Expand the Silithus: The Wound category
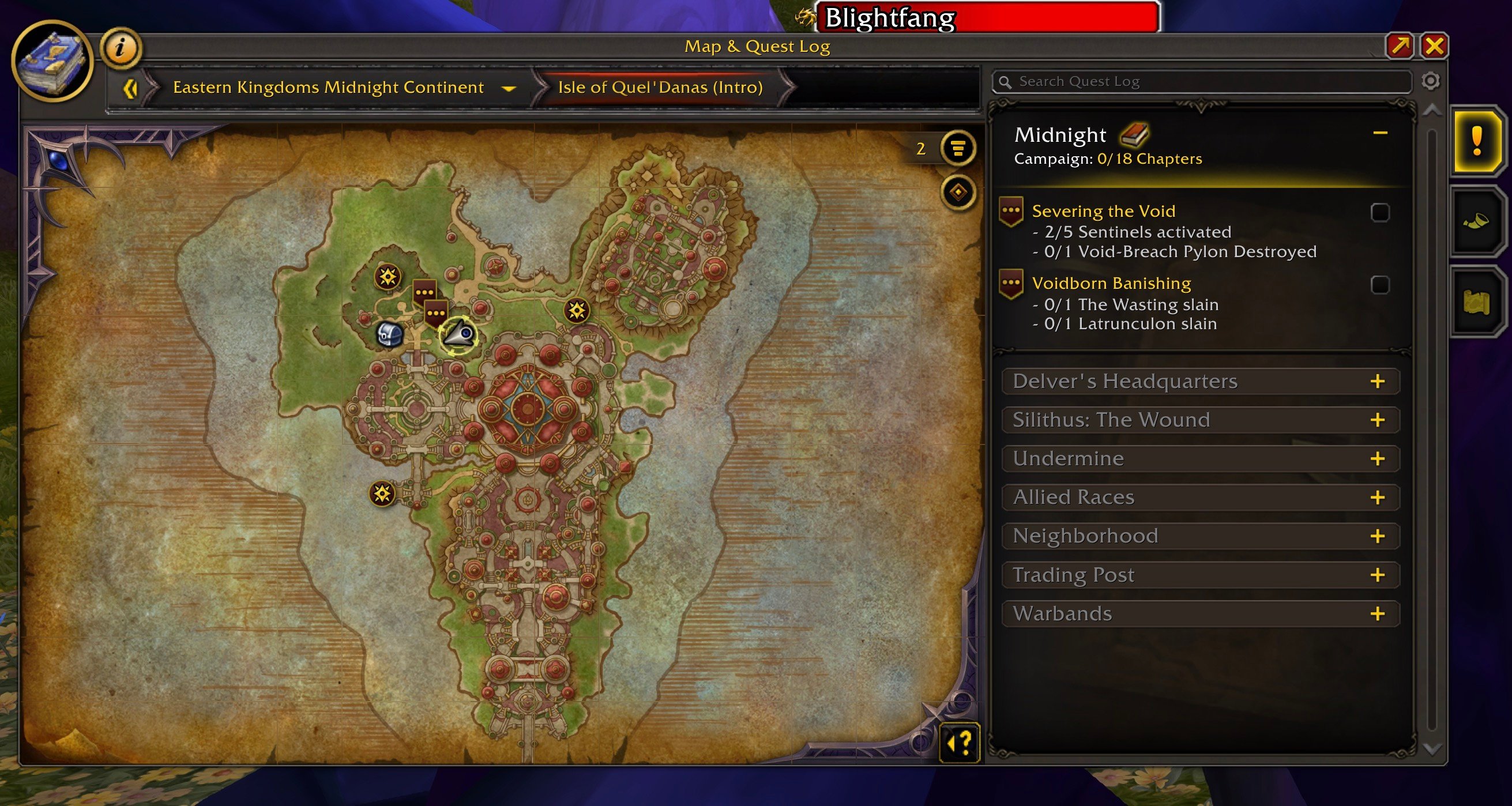This screenshot has width=1512, height=806. 1377,420
